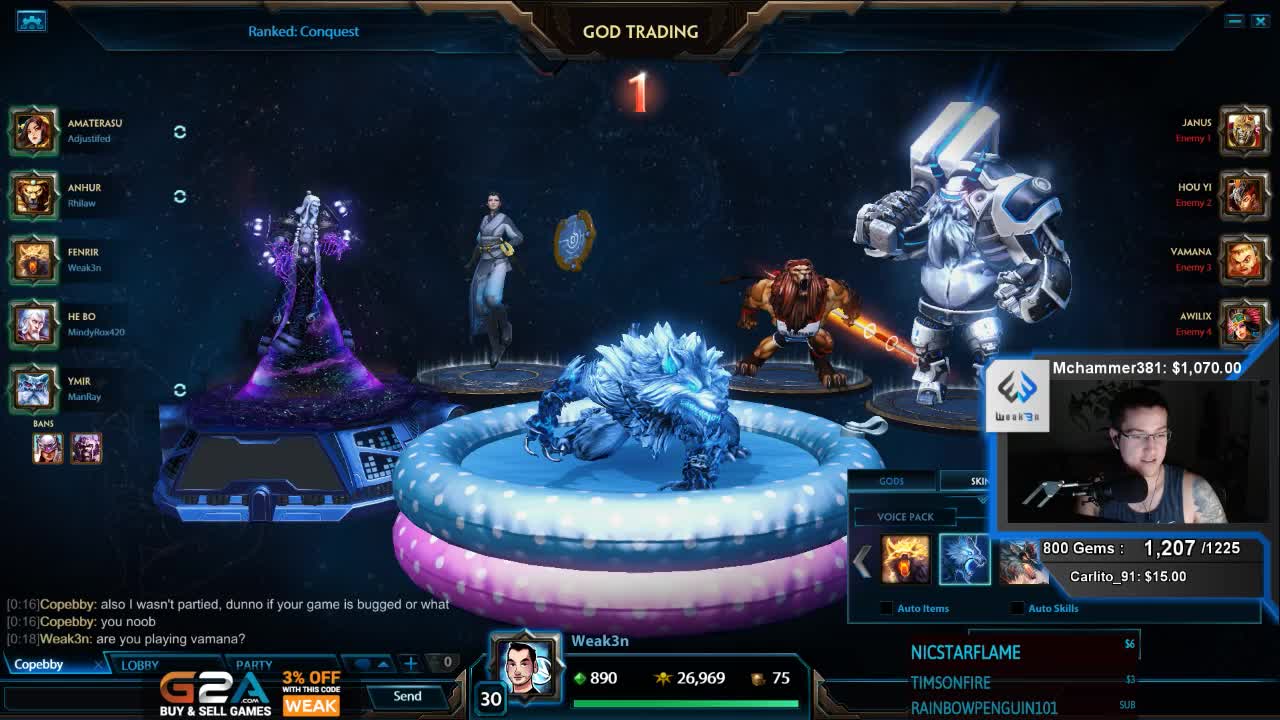The image size is (1280, 720).
Task: Request a trade with Ymir player ManRay
Action: (x=180, y=390)
